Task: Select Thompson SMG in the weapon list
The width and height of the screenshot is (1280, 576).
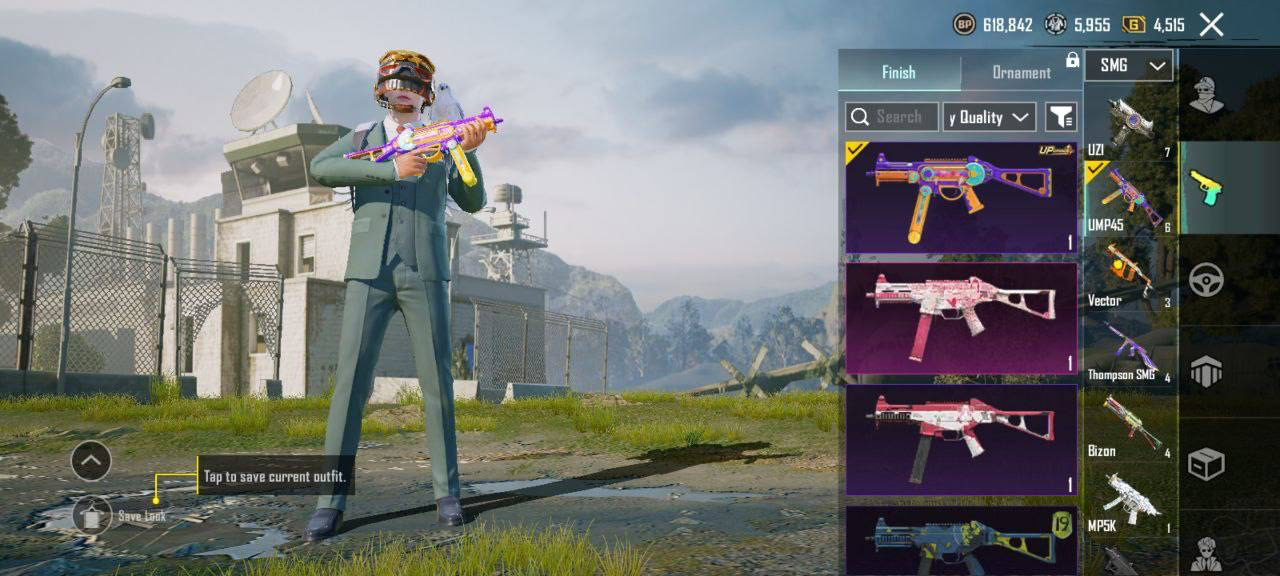Action: pyautogui.click(x=1130, y=352)
